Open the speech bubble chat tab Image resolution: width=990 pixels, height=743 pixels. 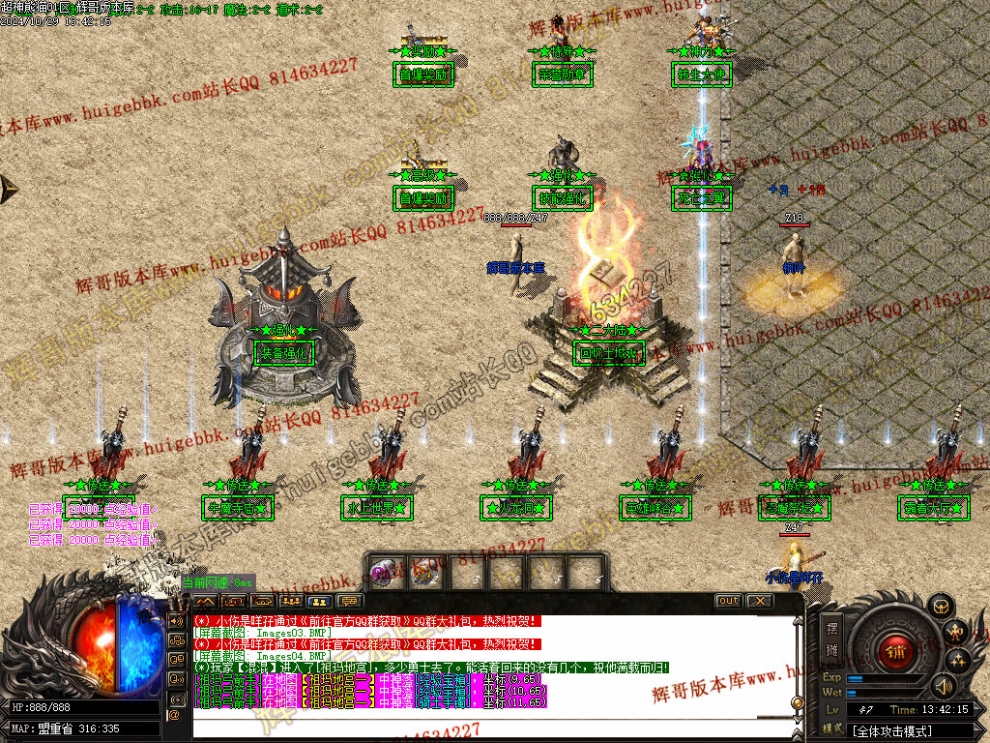pos(349,601)
